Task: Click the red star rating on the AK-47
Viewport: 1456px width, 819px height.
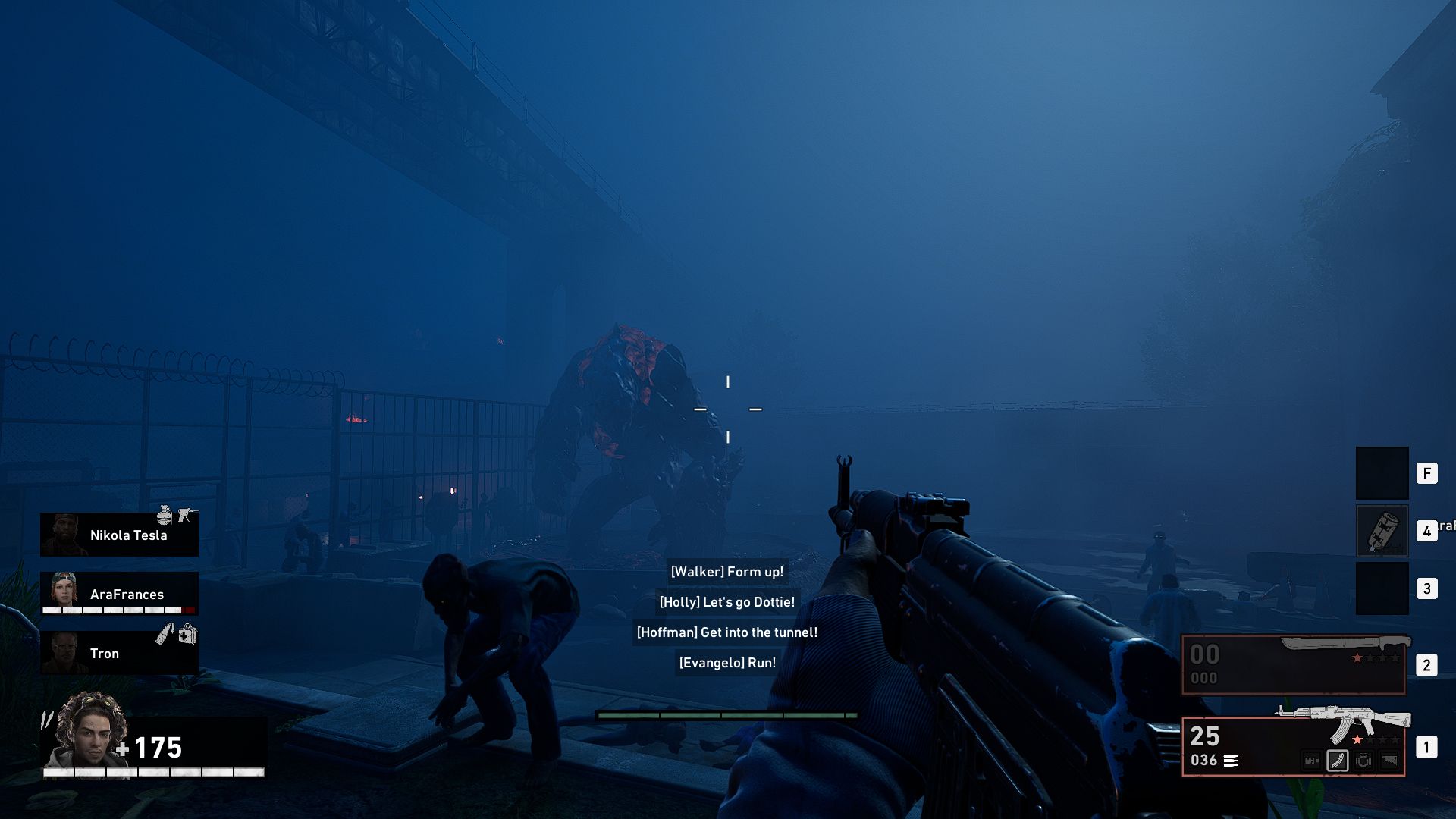Action: click(x=1357, y=739)
